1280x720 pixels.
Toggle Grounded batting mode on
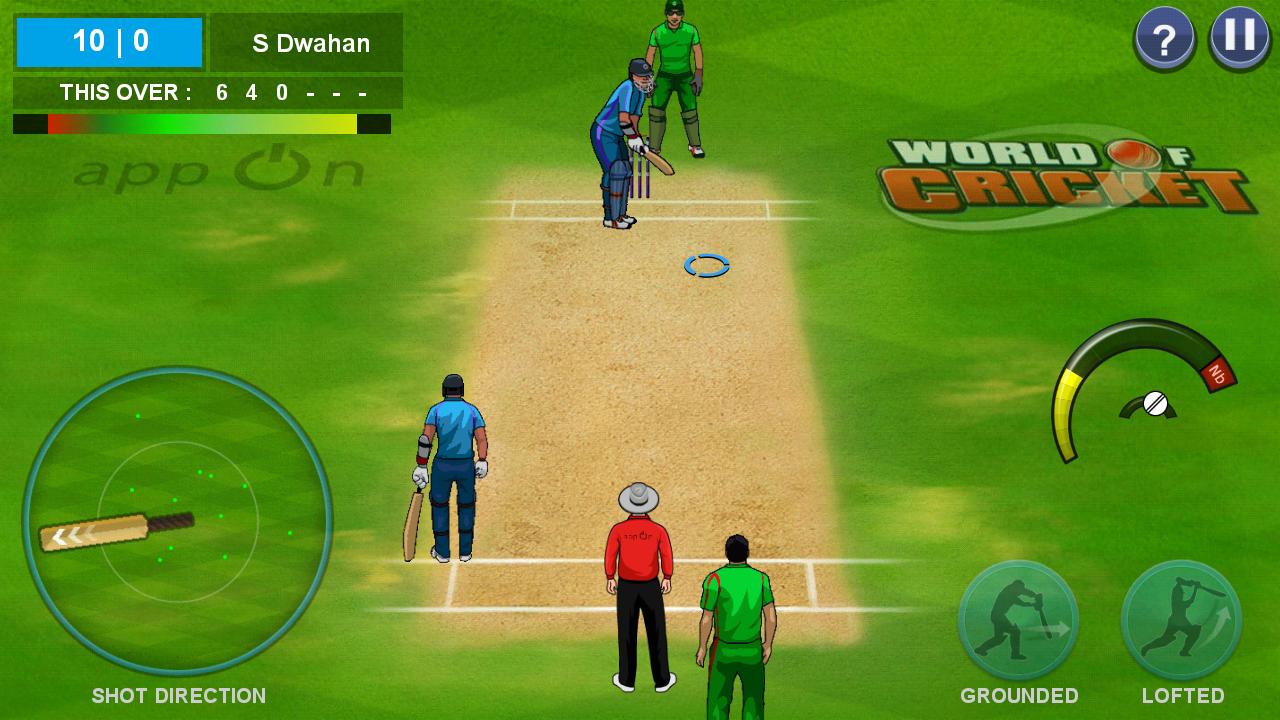[x=1017, y=622]
